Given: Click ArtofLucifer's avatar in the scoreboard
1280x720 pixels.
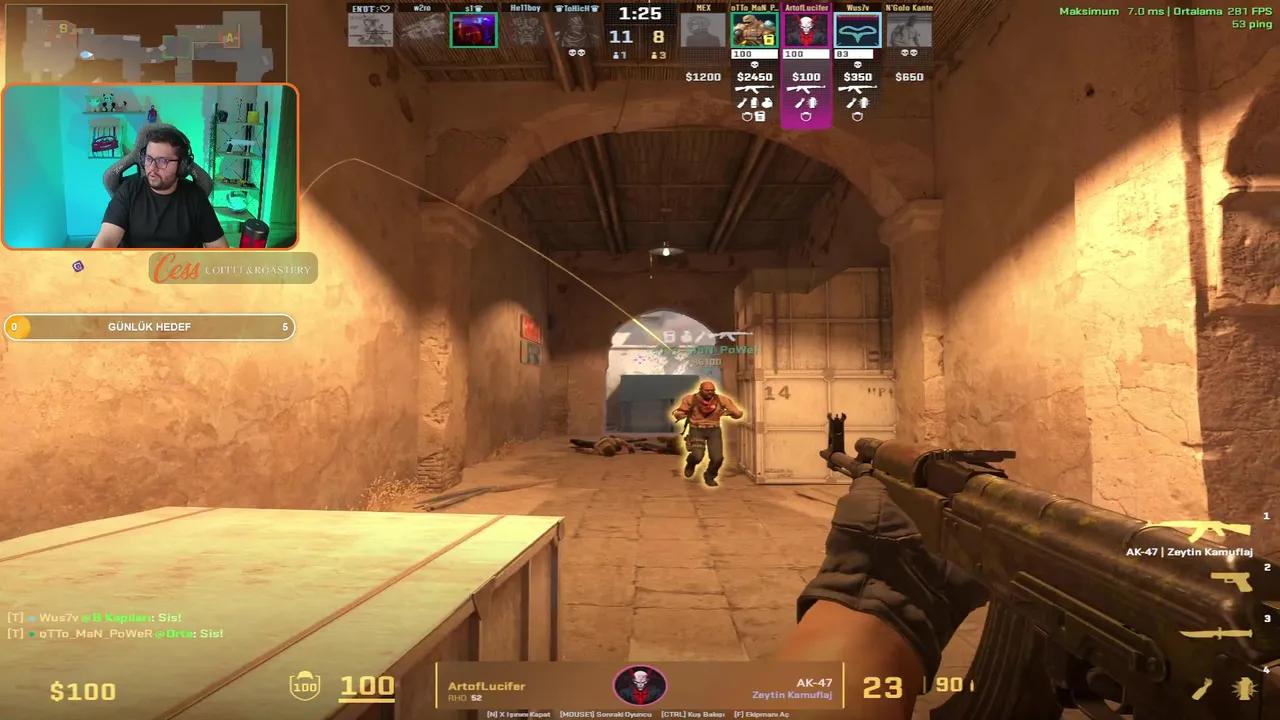Looking at the screenshot, I should pos(806,30).
